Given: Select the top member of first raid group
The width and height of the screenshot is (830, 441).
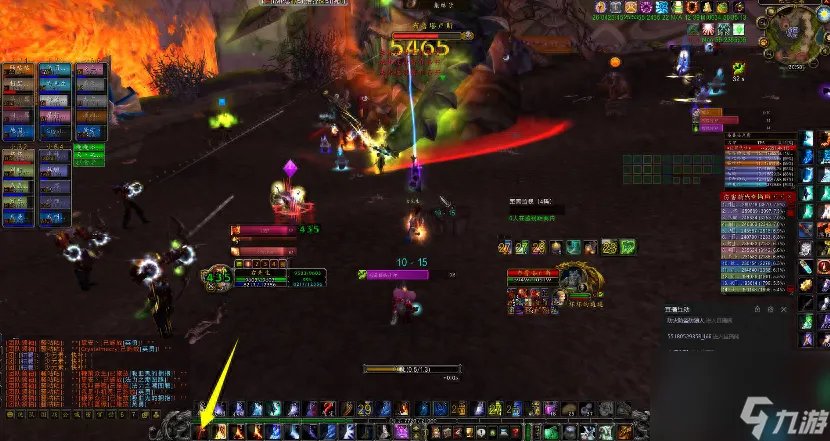Looking at the screenshot, I should (20, 70).
